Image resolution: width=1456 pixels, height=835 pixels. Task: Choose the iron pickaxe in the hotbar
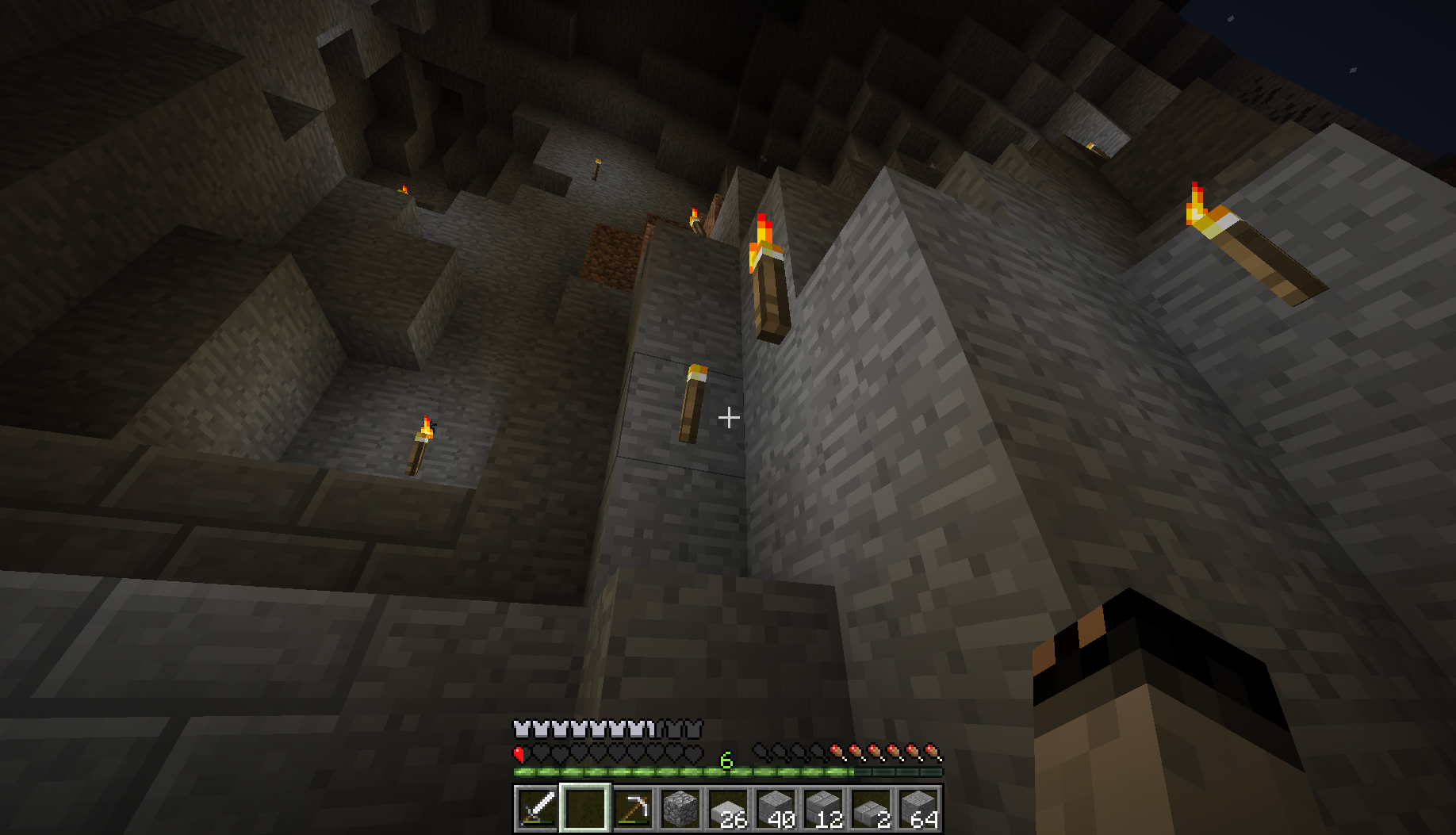(x=632, y=808)
